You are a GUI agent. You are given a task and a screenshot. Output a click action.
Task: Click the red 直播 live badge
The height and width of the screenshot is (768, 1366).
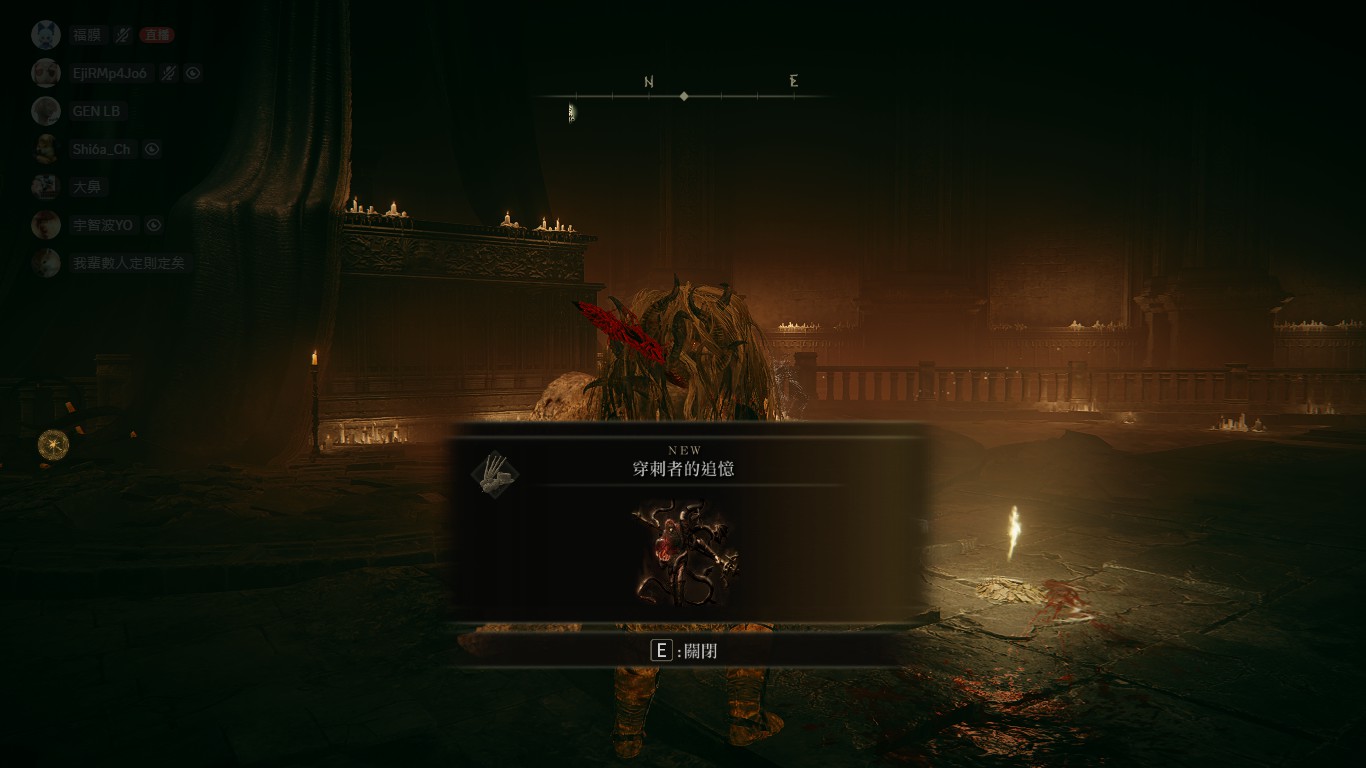pos(156,35)
